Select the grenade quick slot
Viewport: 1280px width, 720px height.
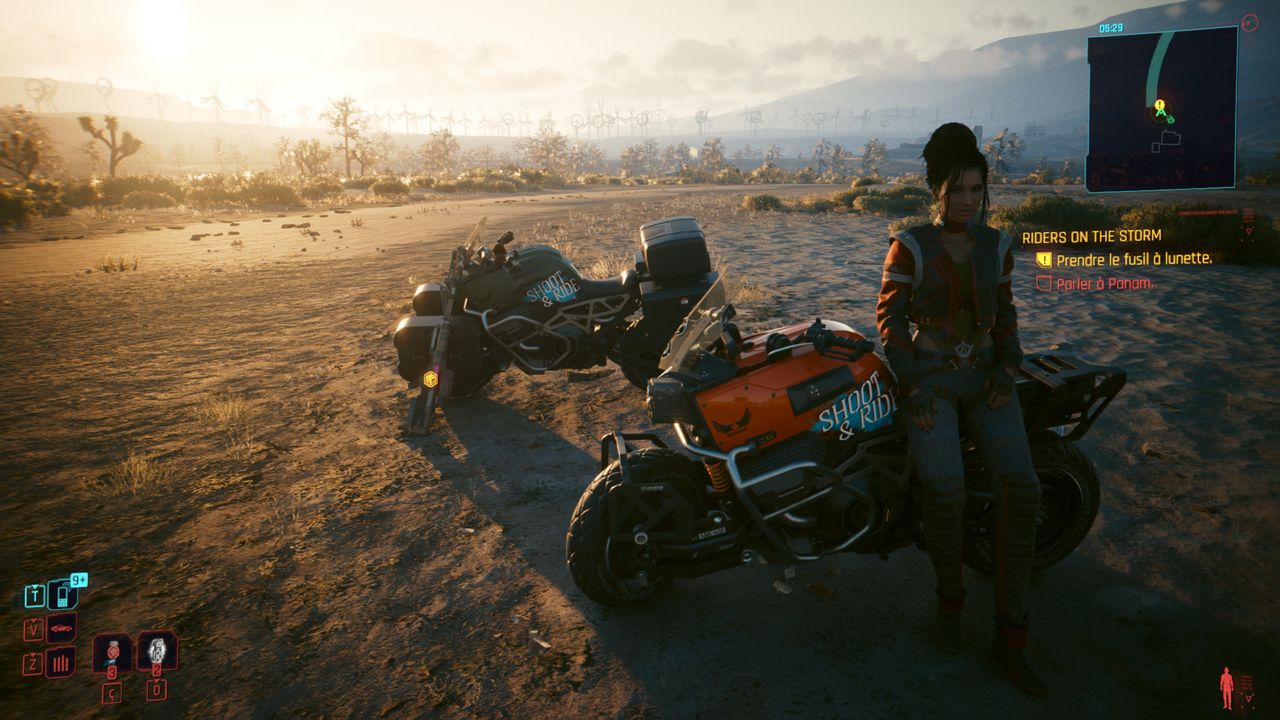tap(157, 650)
